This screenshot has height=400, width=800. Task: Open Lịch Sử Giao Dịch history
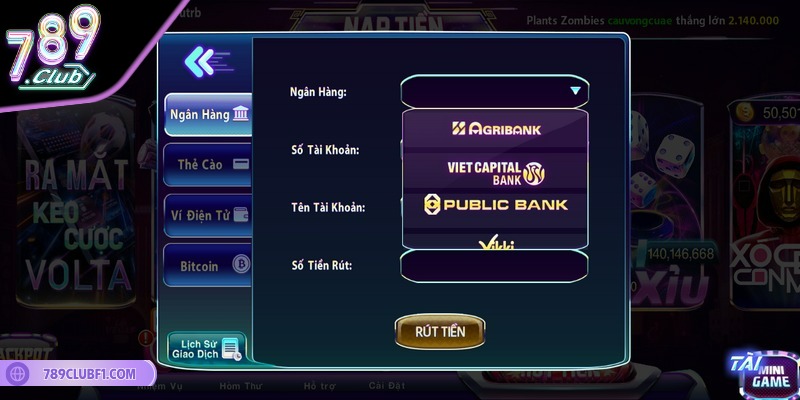coord(207,347)
